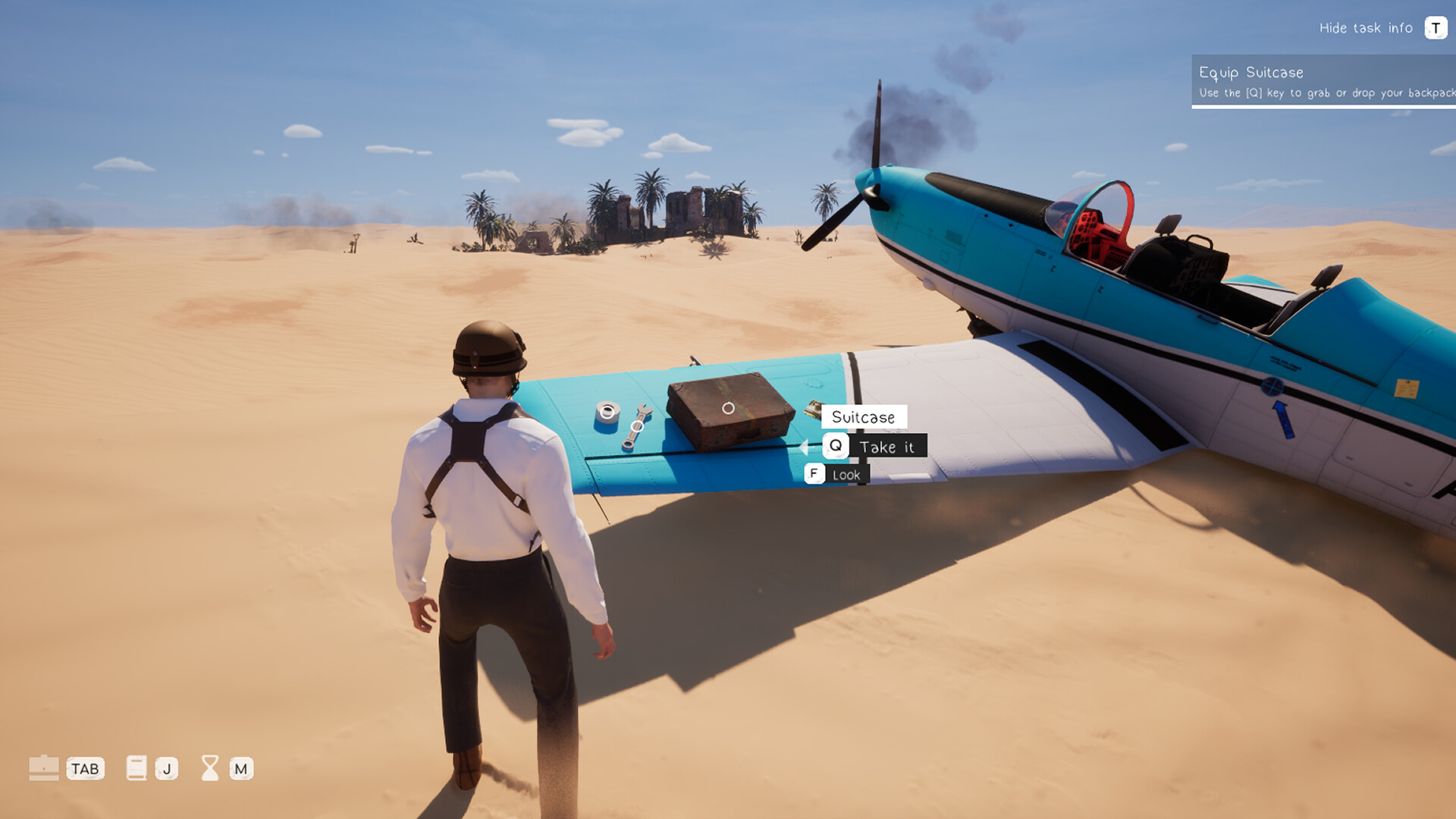Click the Equip Suitcase task title
The image size is (1456, 819).
1251,72
